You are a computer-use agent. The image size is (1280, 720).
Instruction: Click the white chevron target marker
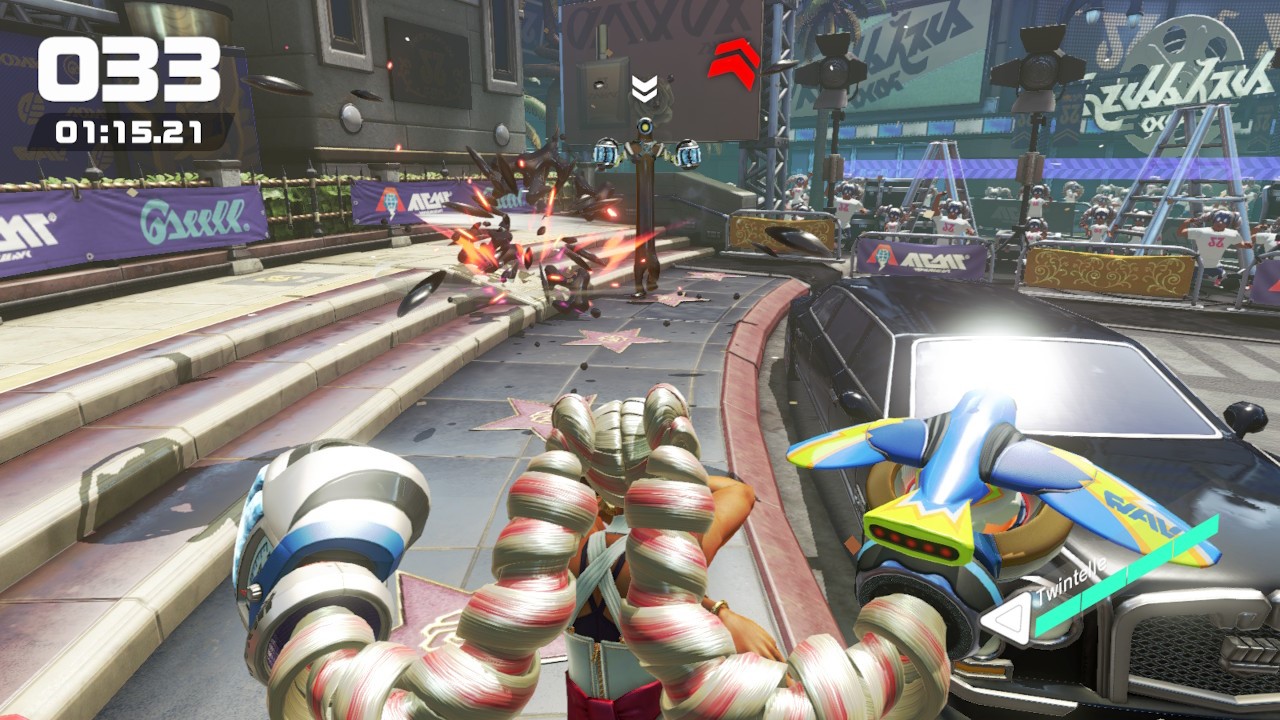click(644, 90)
